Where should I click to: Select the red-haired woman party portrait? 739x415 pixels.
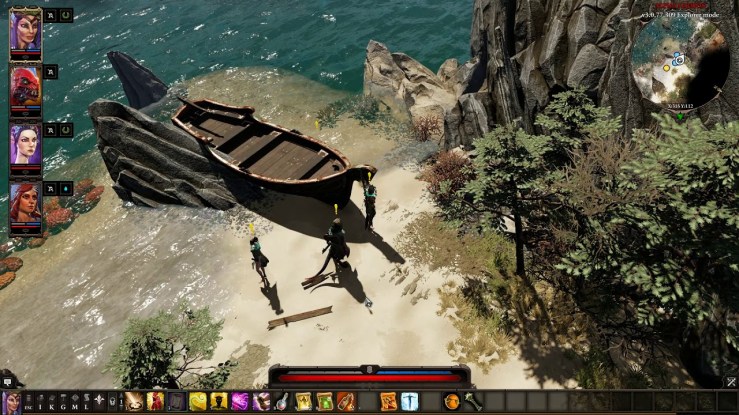pos(25,202)
